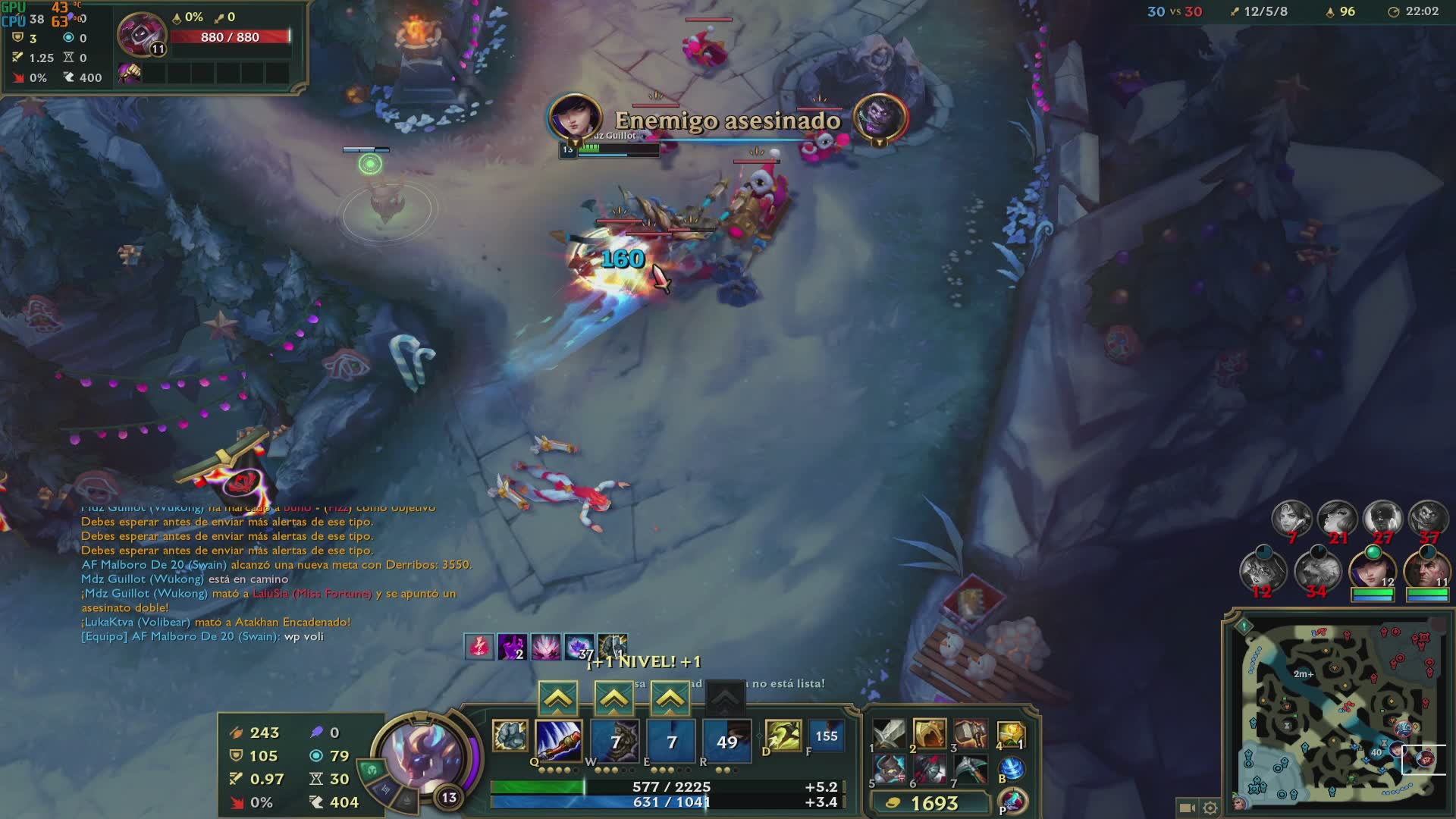1456x819 pixels.
Task: Select the armored boots item in slot 5
Action: click(x=889, y=769)
